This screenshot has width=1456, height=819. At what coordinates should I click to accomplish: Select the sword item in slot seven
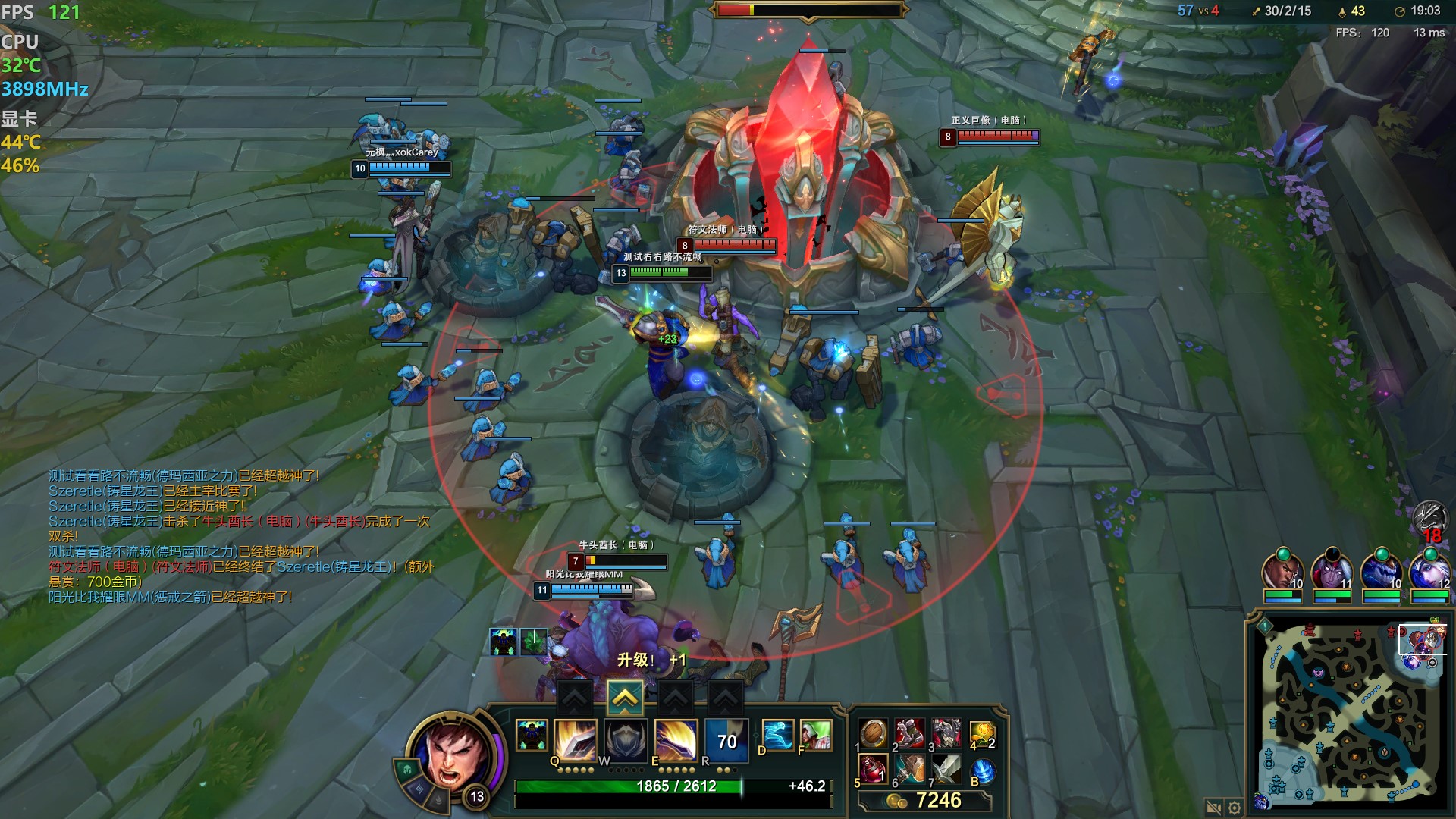[x=946, y=770]
